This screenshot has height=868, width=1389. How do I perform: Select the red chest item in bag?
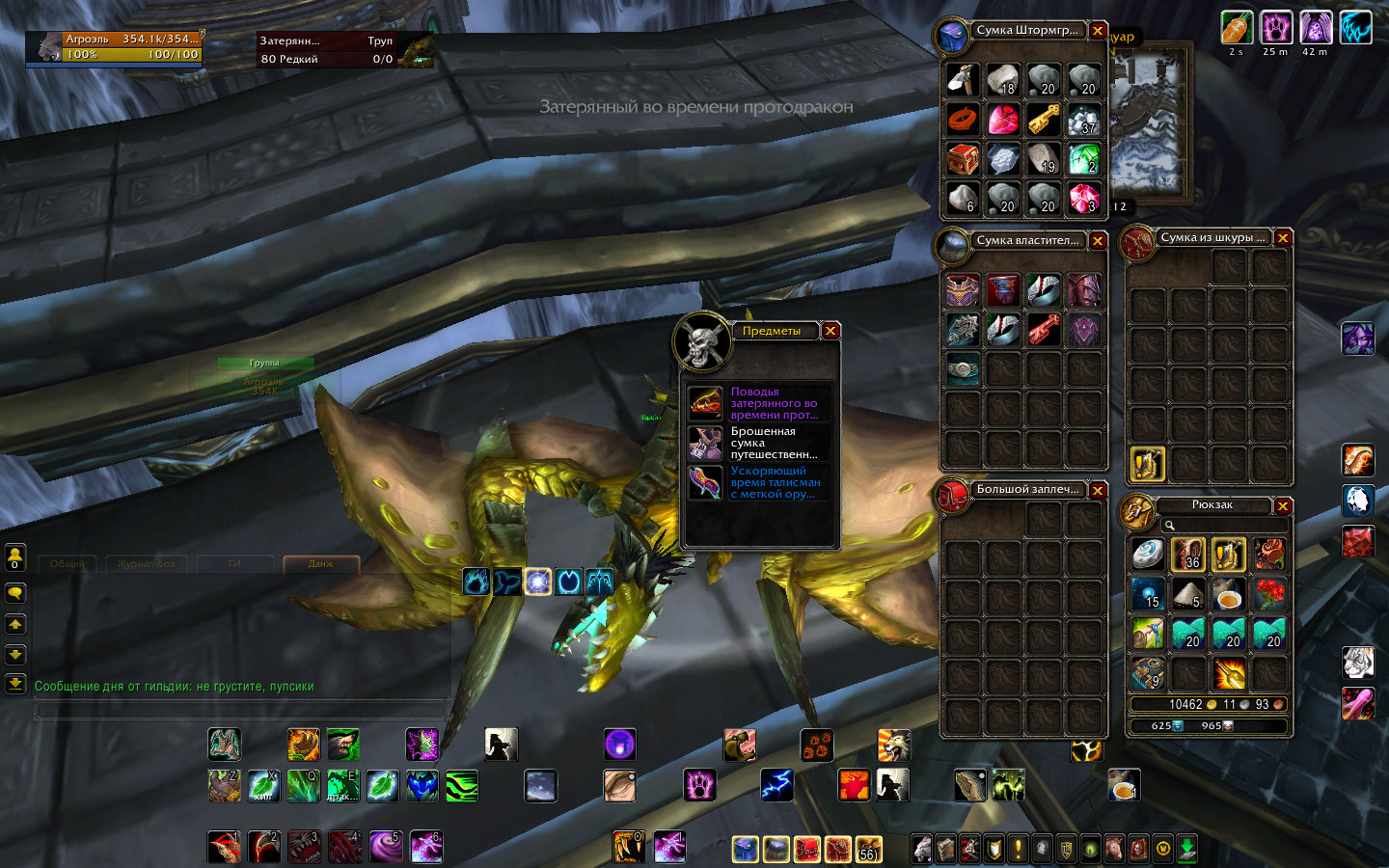click(963, 159)
